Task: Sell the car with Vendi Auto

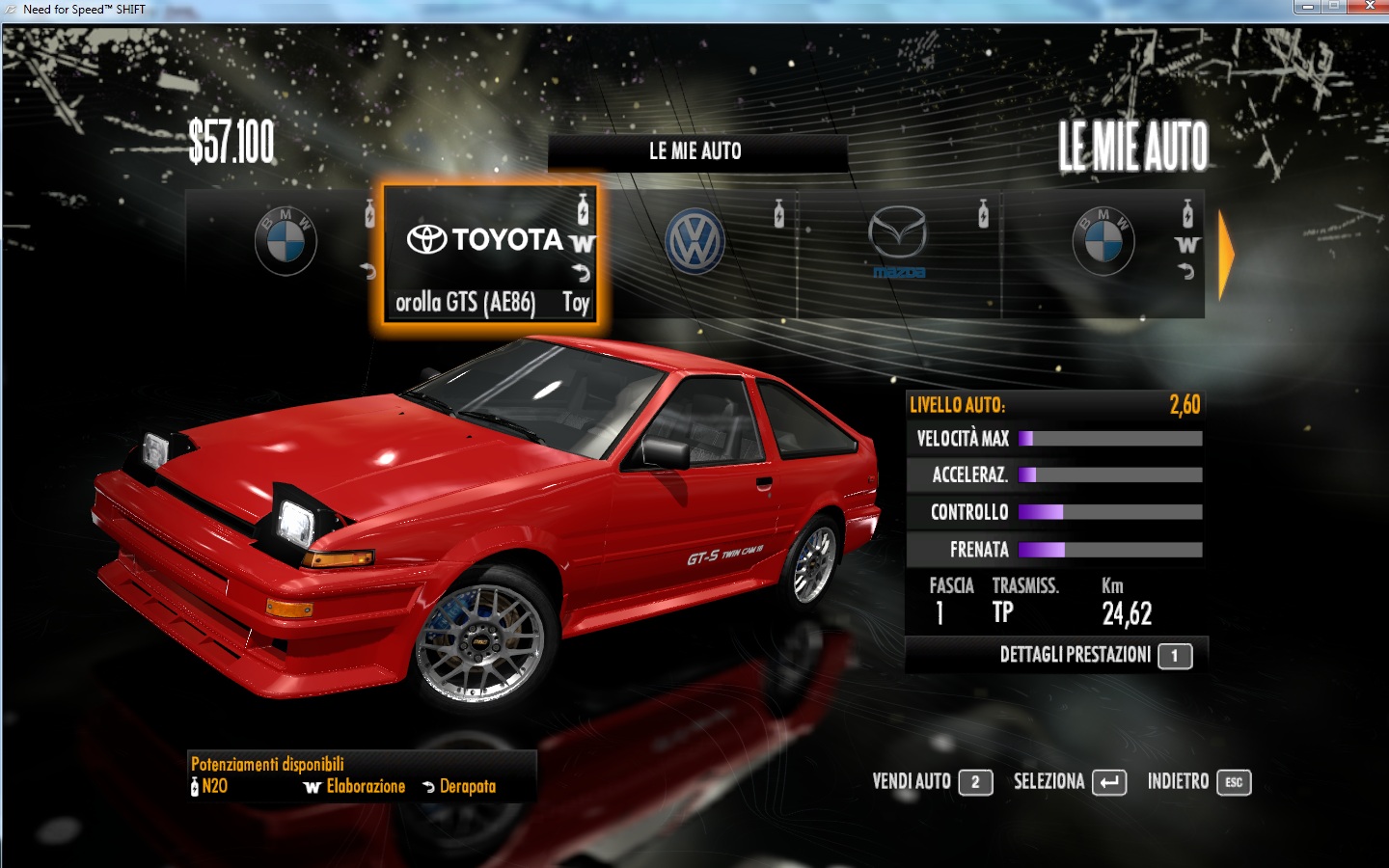Action: point(932,781)
